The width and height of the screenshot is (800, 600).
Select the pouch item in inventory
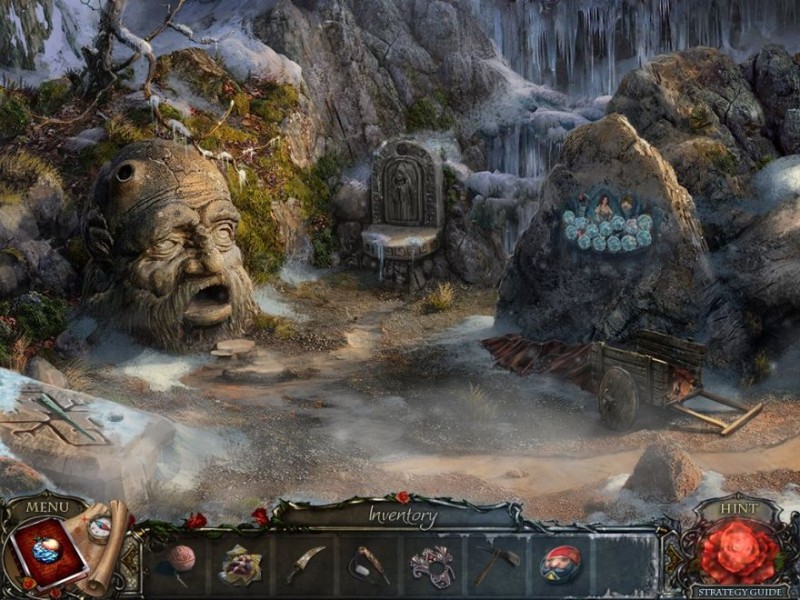[241, 565]
